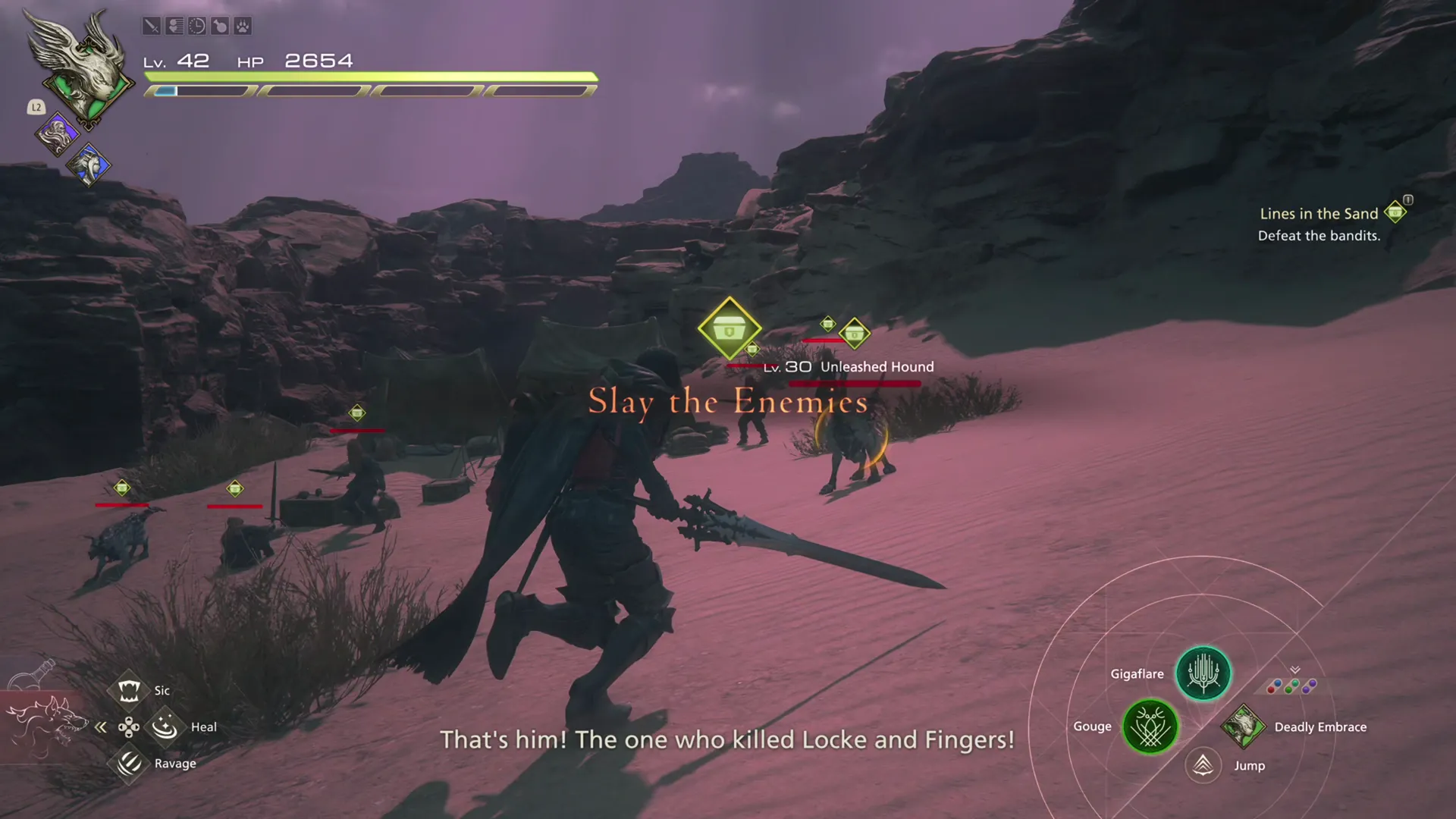The height and width of the screenshot is (819, 1456).
Task: Select the Gigaflare ability icon
Action: coord(1203,673)
